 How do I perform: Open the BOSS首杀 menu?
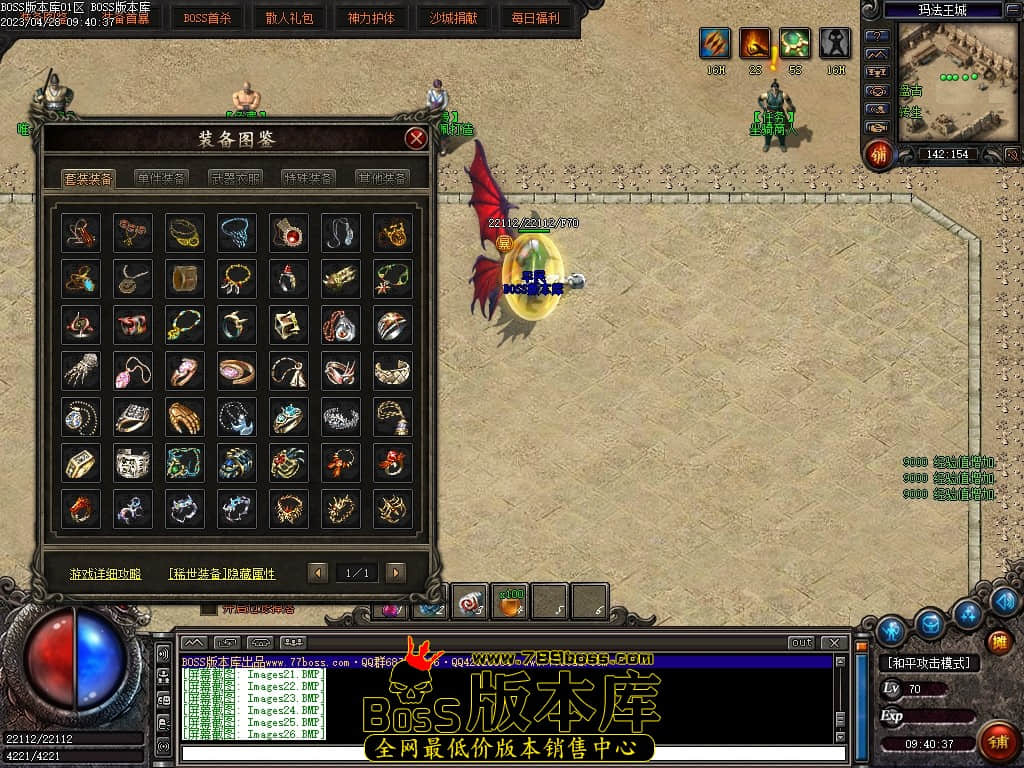[x=207, y=17]
